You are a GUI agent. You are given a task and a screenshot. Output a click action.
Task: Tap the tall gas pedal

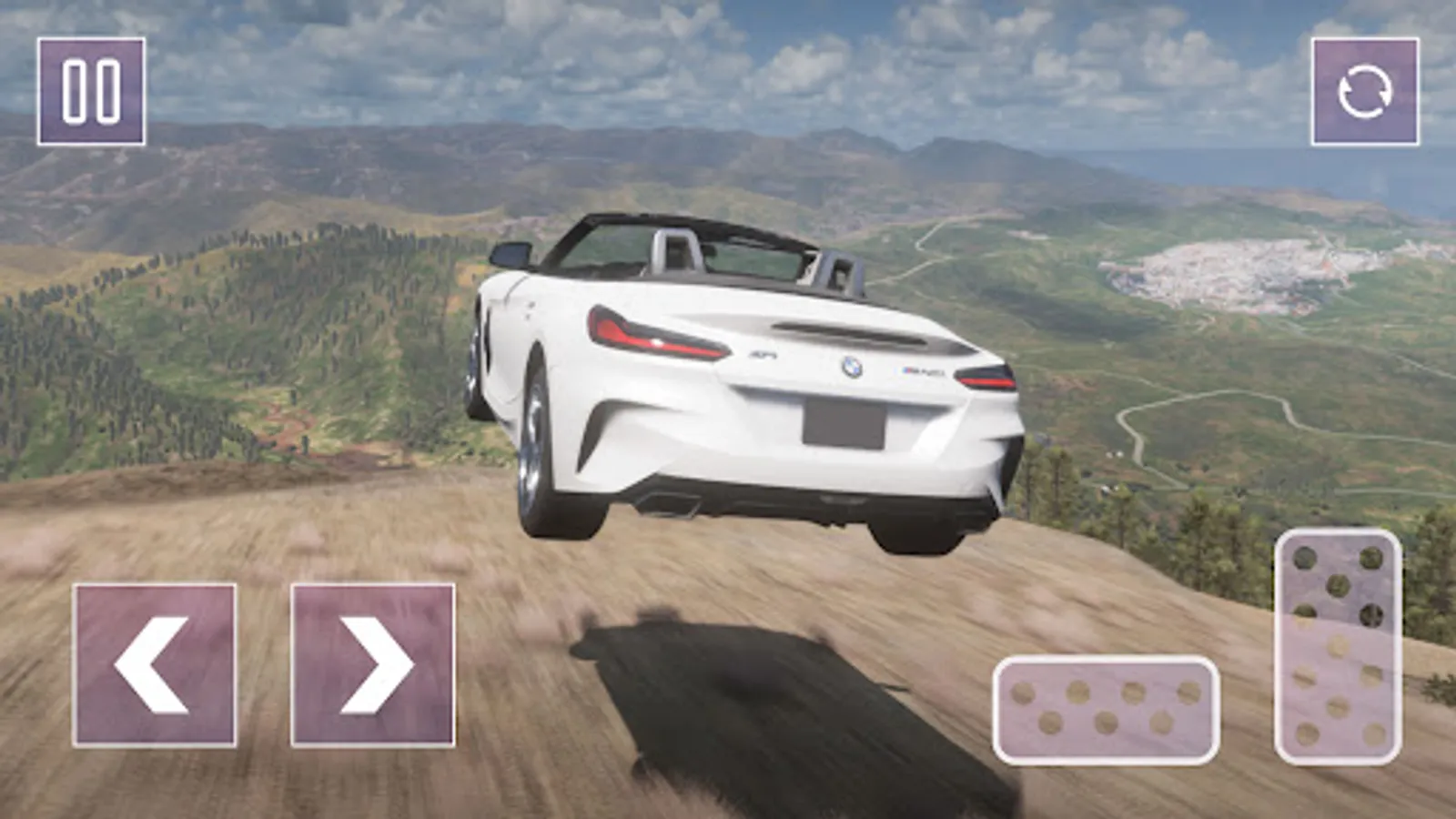coord(1338,646)
